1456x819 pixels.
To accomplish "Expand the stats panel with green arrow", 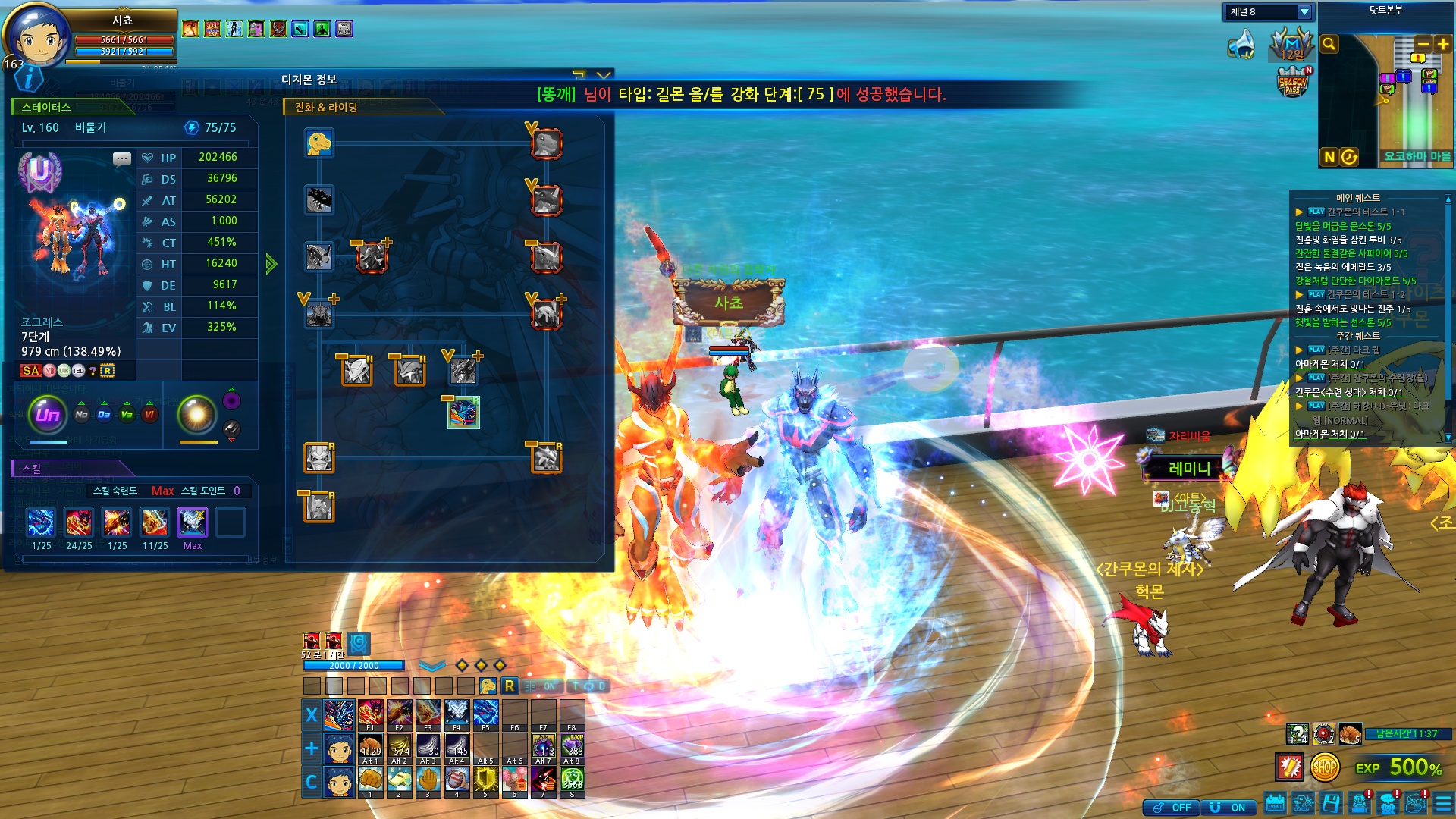I will [x=271, y=264].
